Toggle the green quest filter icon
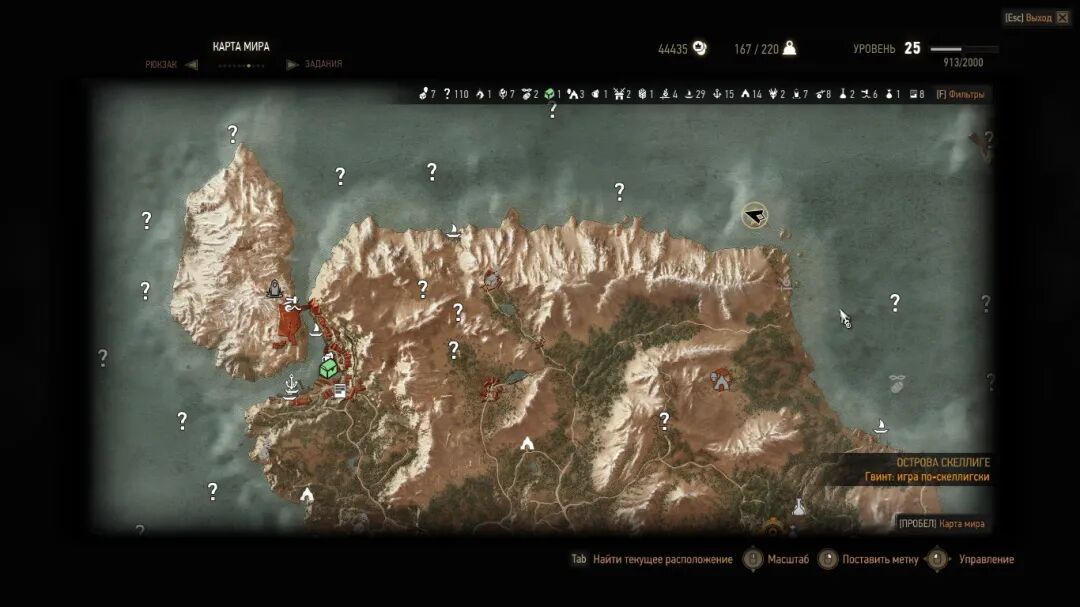This screenshot has height=607, width=1080. (x=549, y=95)
